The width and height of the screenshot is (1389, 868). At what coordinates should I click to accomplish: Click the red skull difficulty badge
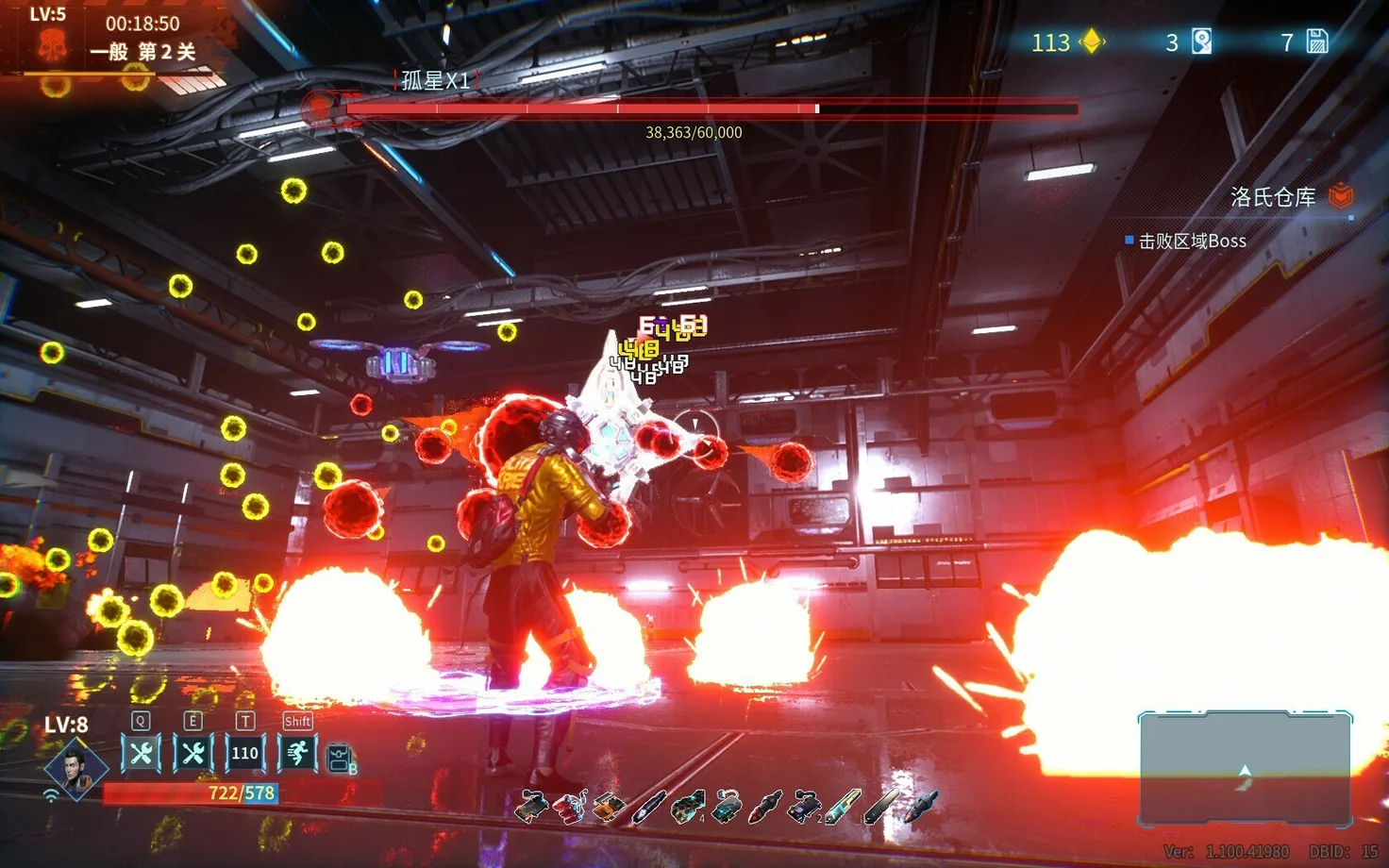pos(51,45)
